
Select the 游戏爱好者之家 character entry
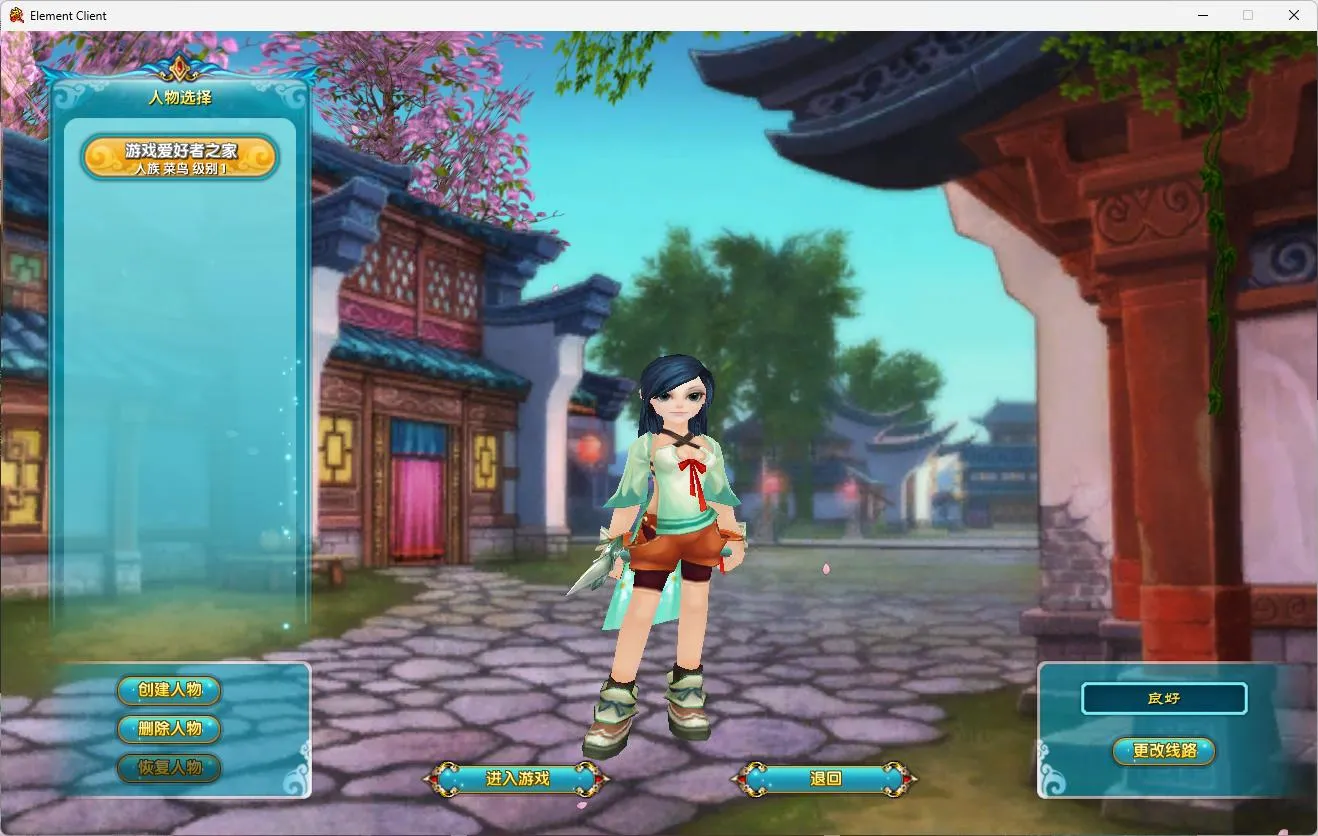point(180,158)
